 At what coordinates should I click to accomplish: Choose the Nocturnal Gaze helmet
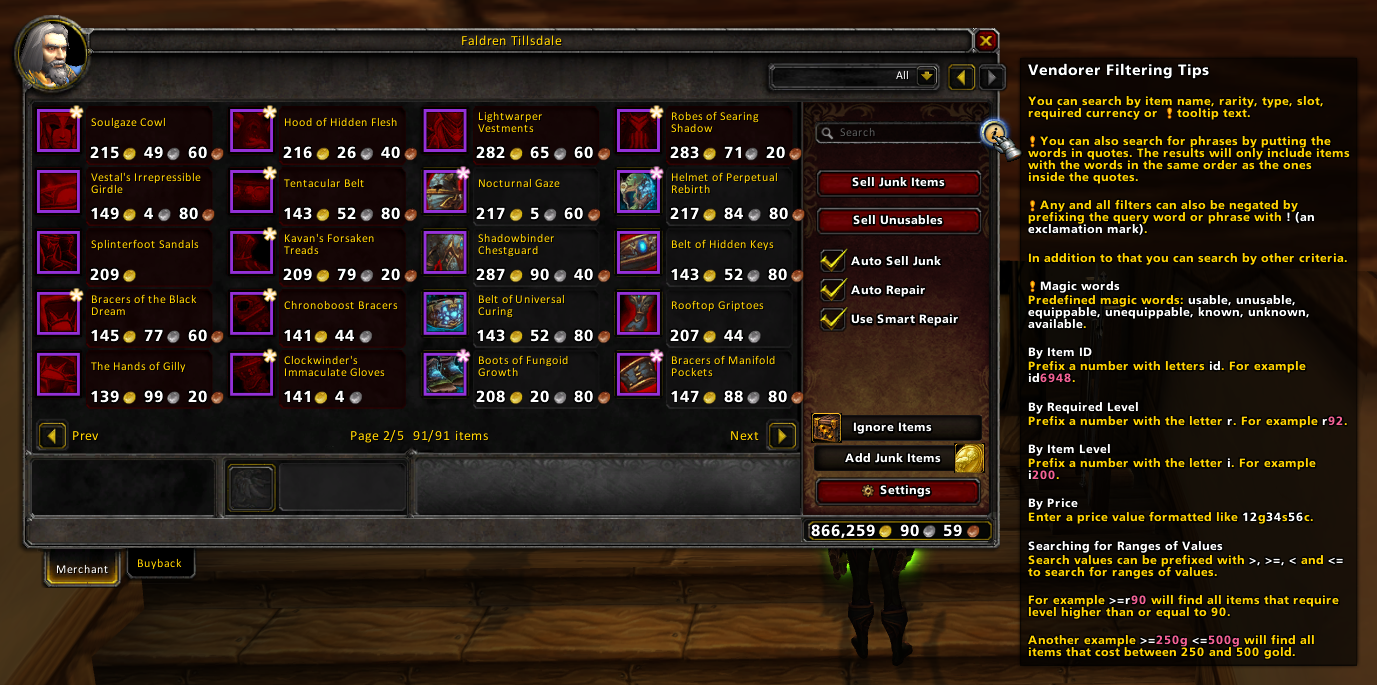click(444, 191)
